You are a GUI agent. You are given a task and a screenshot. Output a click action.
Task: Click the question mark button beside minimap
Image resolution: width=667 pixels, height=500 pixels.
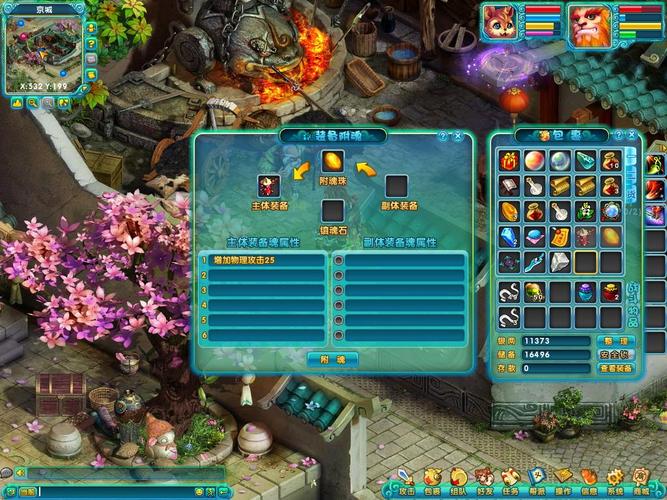point(91,44)
